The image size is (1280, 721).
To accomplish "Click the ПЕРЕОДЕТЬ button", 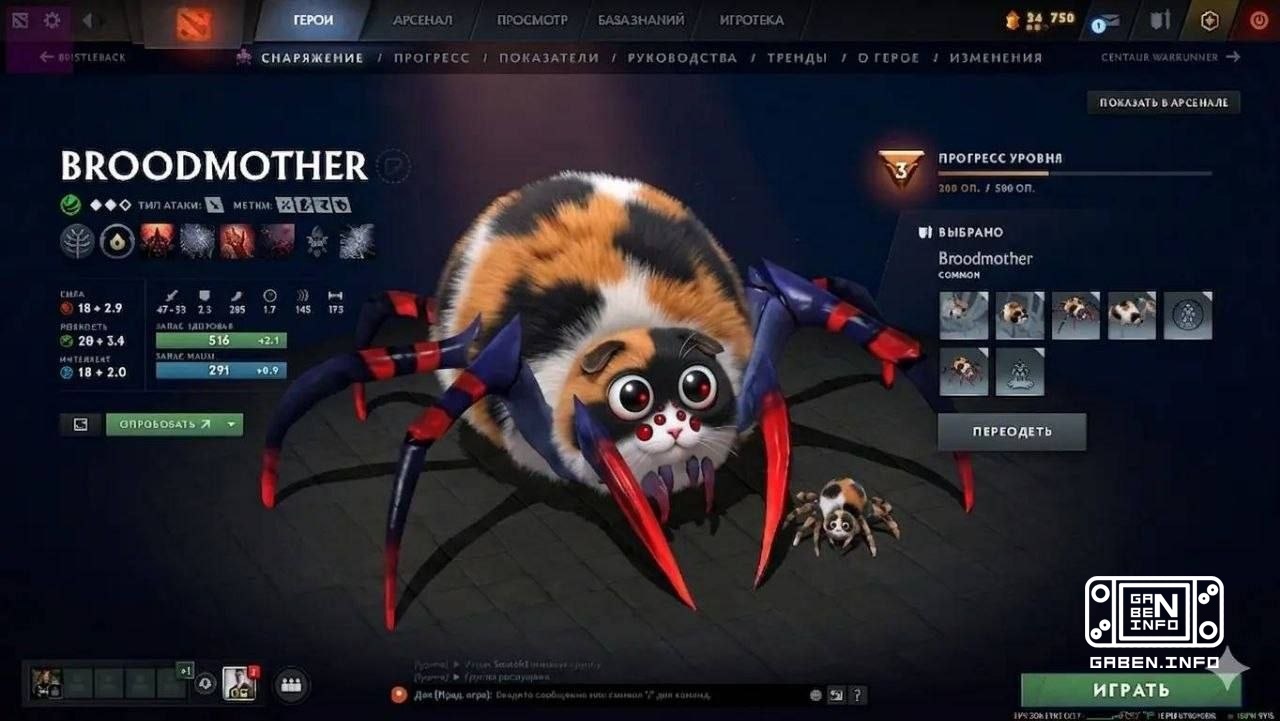I will coord(1011,432).
